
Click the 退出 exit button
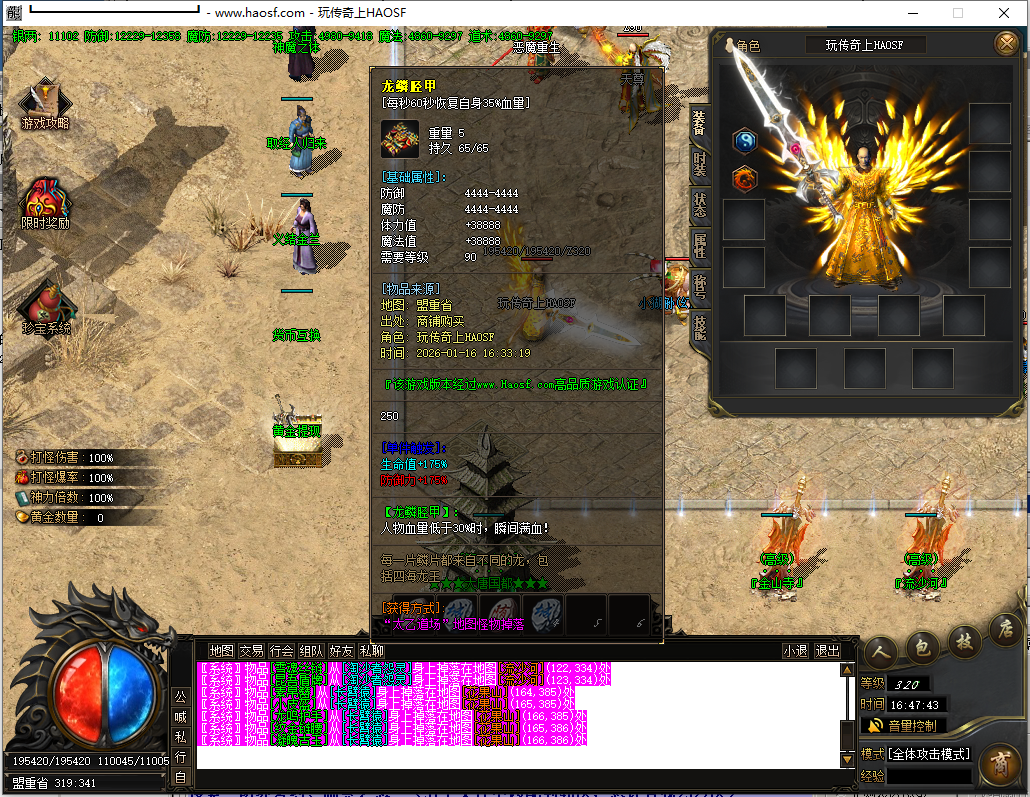pos(827,650)
